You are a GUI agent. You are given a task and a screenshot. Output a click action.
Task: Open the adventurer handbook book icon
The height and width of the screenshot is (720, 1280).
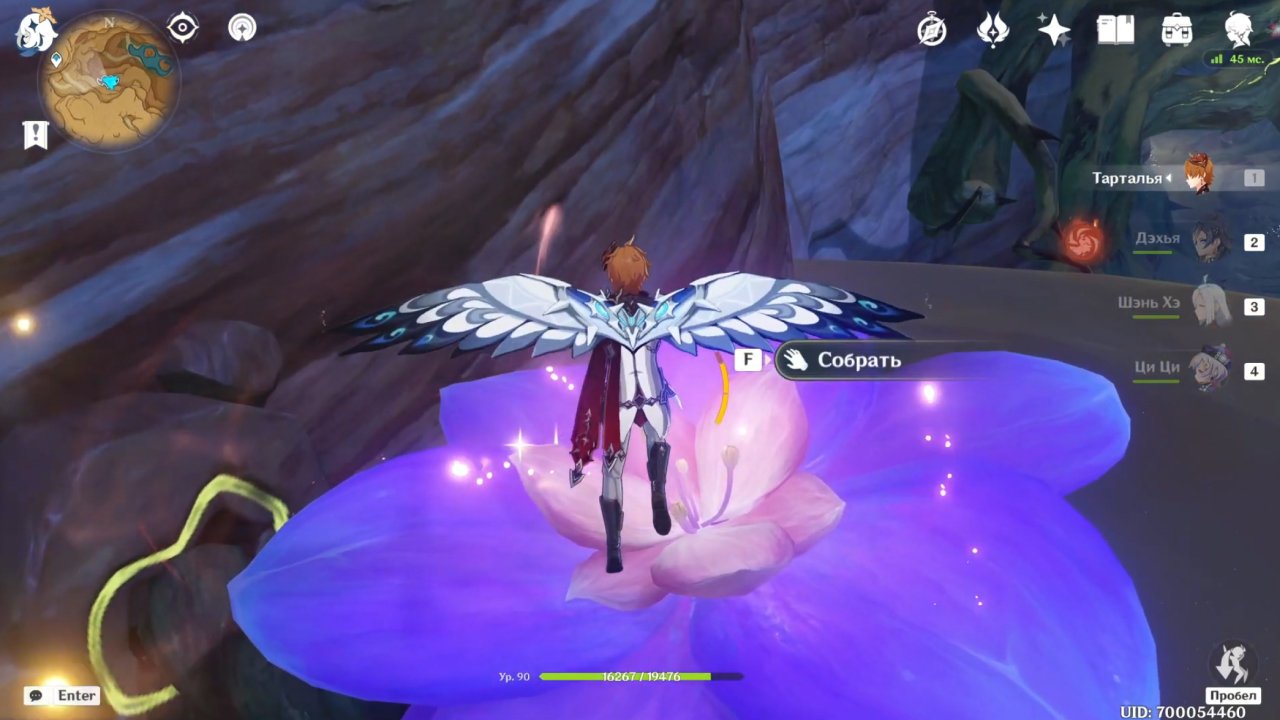point(1115,30)
